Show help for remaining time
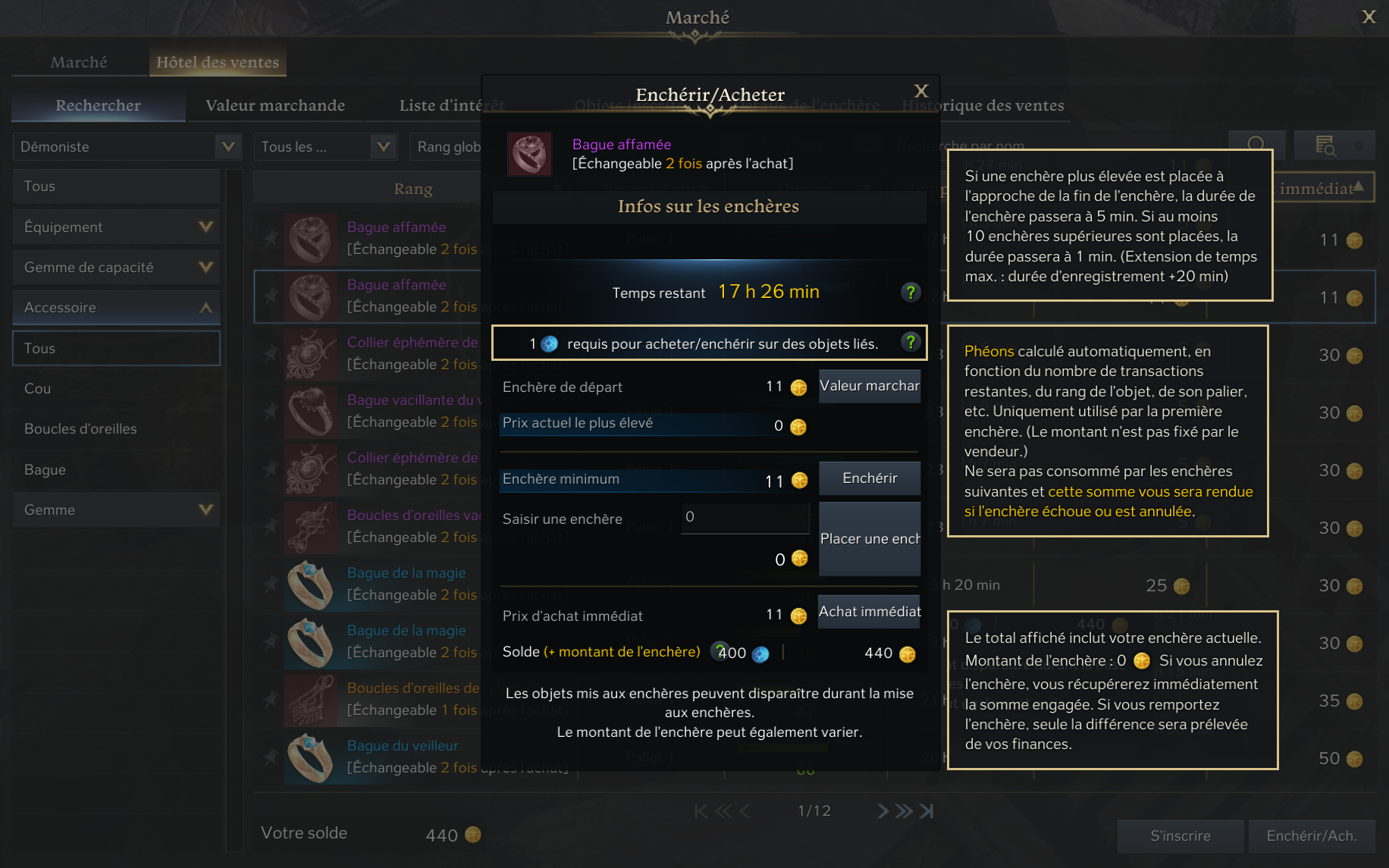Image resolution: width=1389 pixels, height=868 pixels. point(911,292)
